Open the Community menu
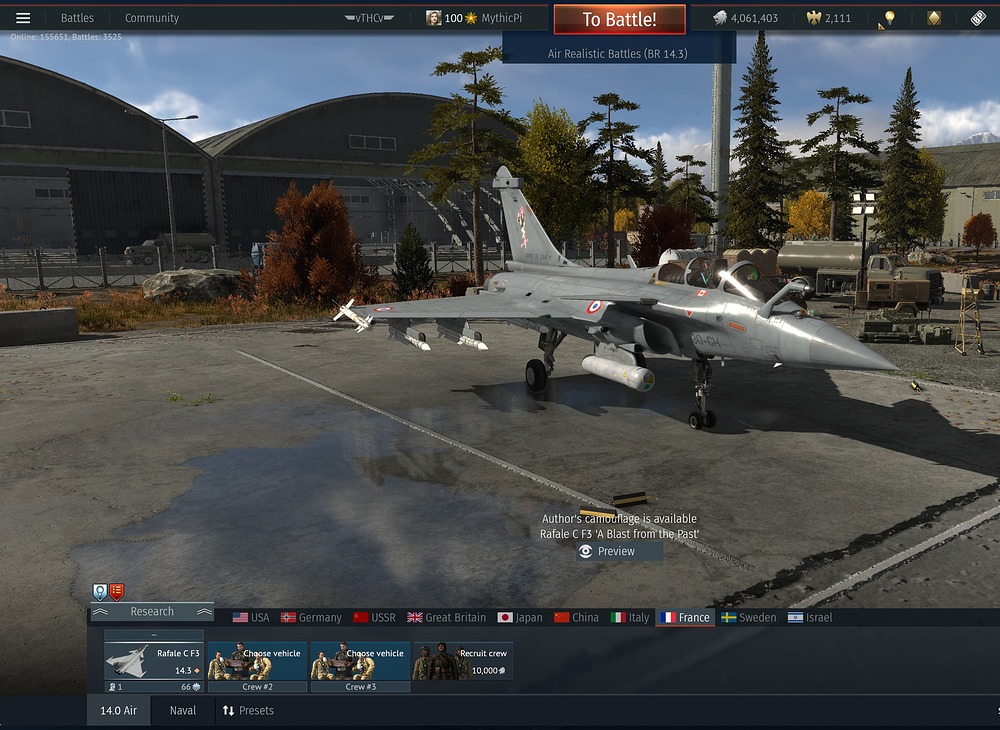Image resolution: width=1000 pixels, height=730 pixels. (152, 18)
